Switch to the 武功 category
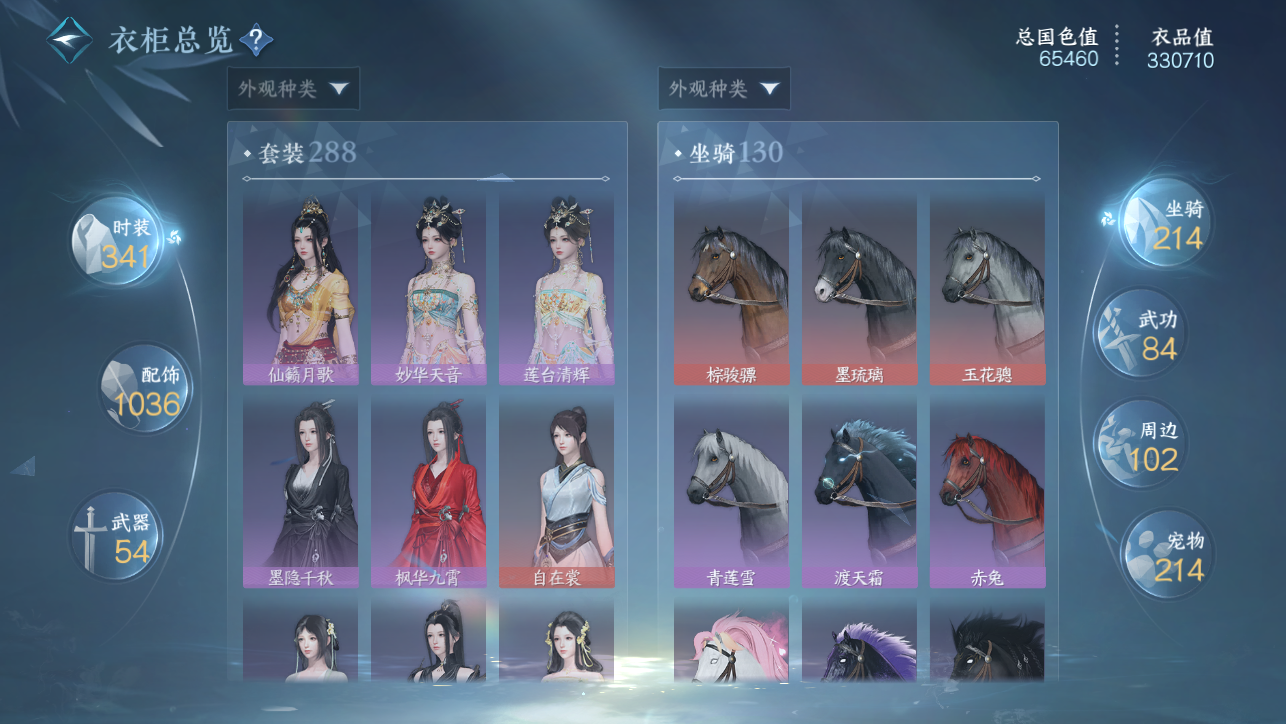 1141,334
